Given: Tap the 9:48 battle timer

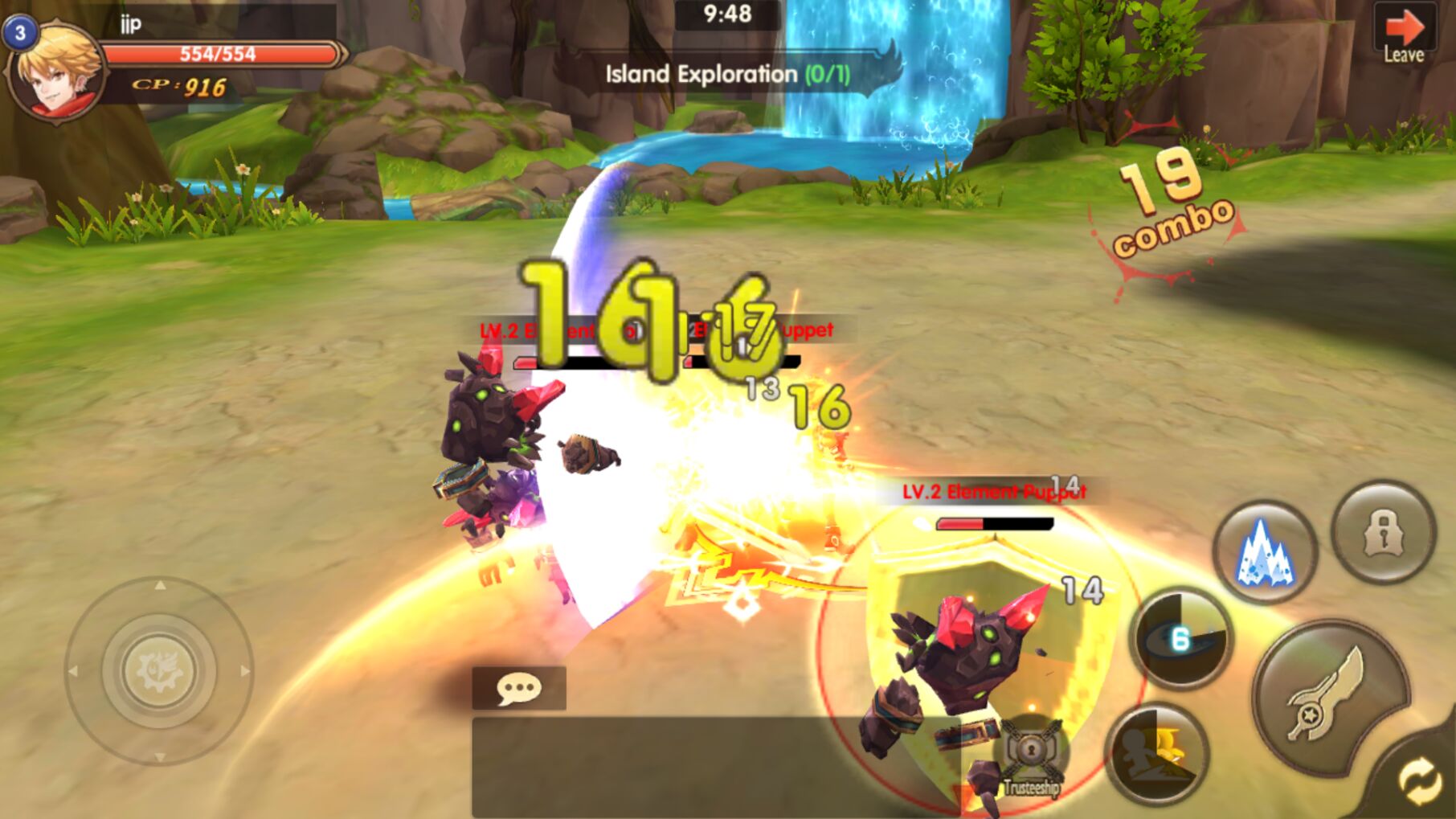Looking at the screenshot, I should pos(727,12).
